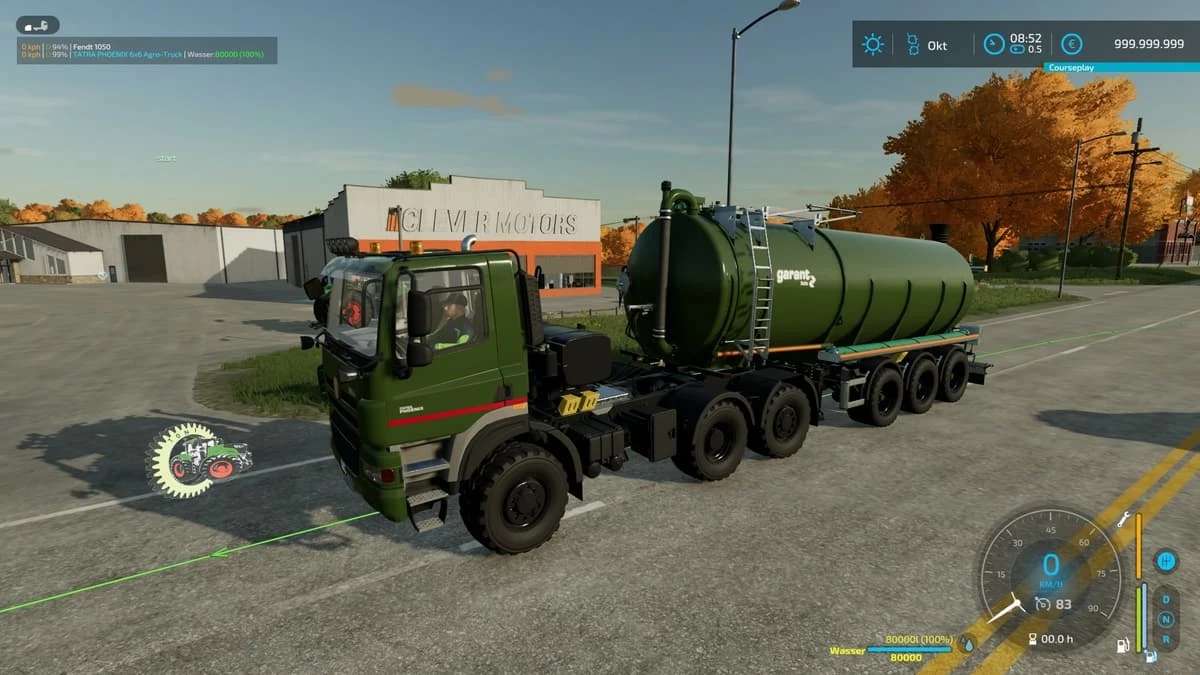Open finances via the euro coin icon
The image size is (1200, 675).
point(1071,44)
